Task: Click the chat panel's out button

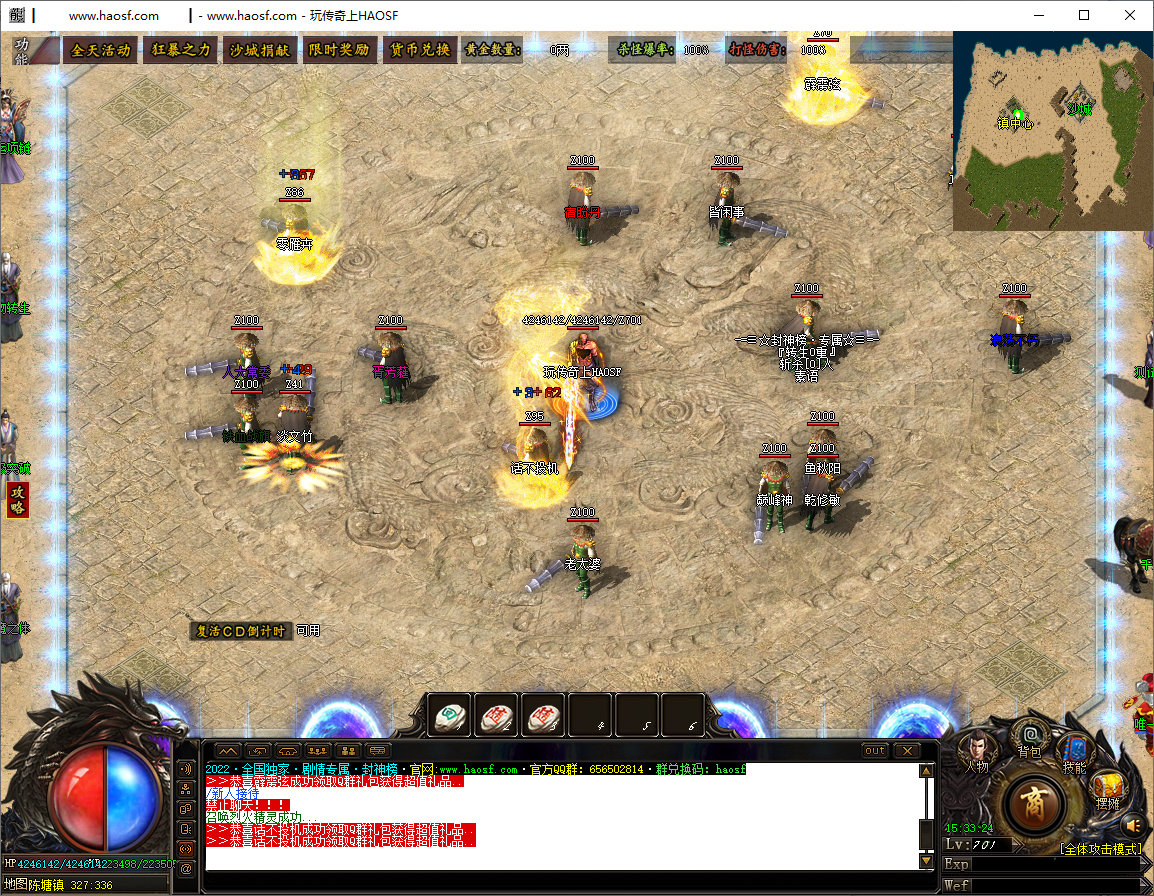Action: pyautogui.click(x=875, y=750)
